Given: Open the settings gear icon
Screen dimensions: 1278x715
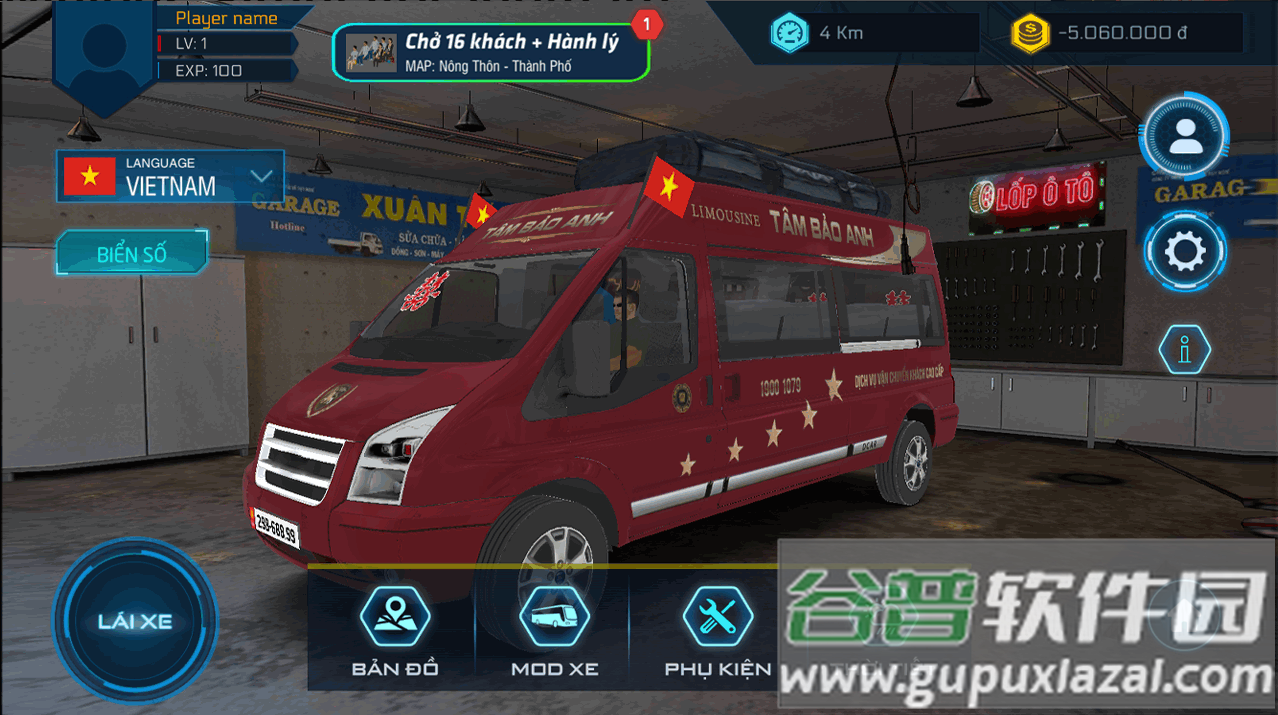Looking at the screenshot, I should click(1186, 252).
